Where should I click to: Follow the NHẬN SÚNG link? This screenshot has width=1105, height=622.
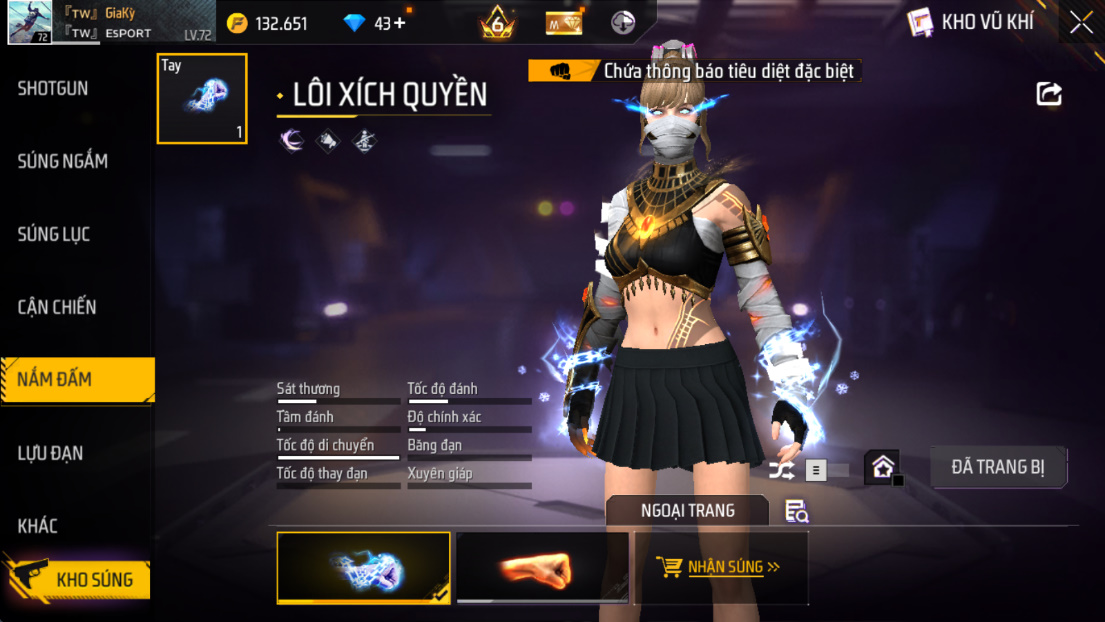pos(722,567)
